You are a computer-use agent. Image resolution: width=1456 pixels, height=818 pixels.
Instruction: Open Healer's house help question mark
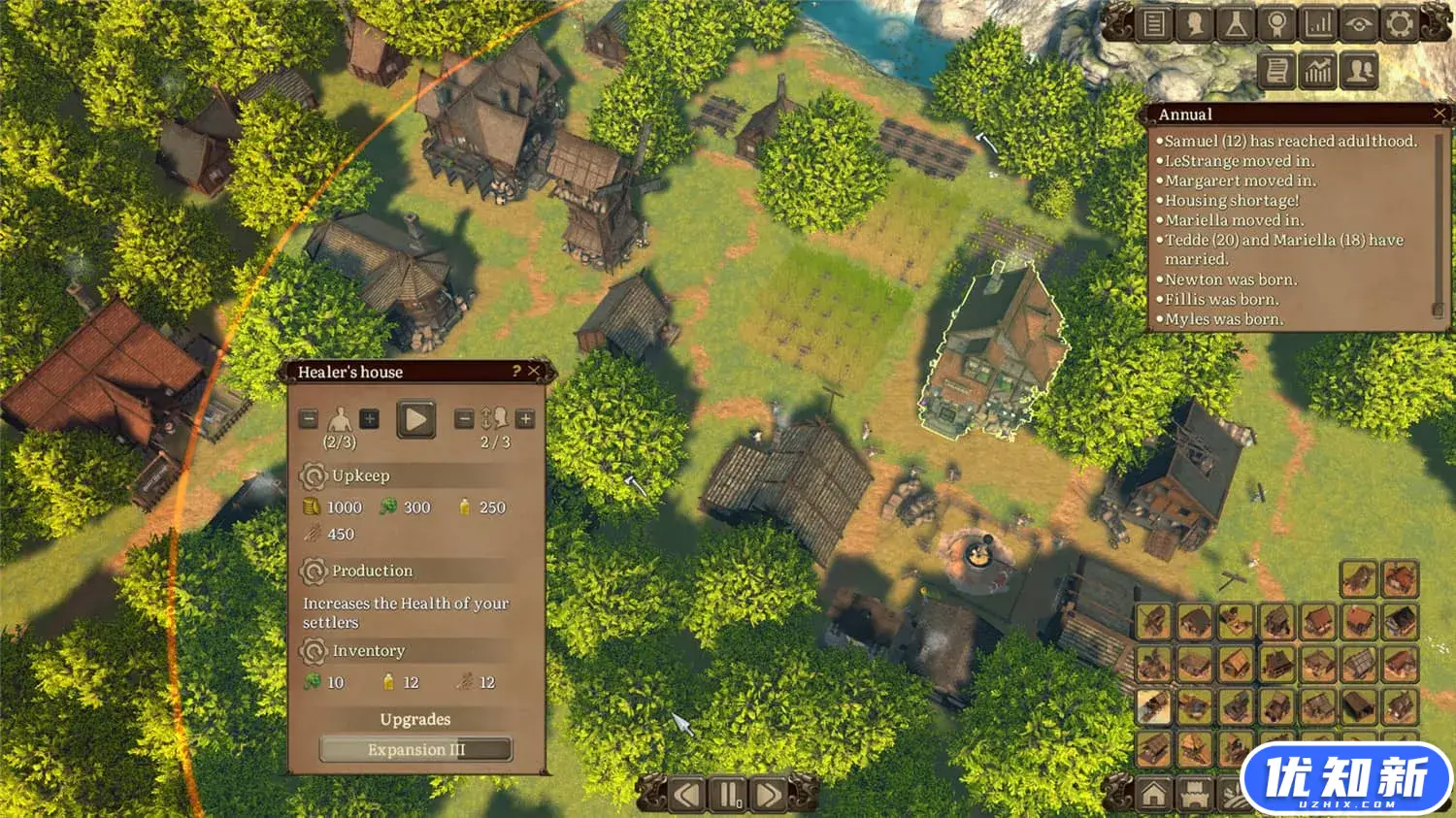tap(516, 371)
